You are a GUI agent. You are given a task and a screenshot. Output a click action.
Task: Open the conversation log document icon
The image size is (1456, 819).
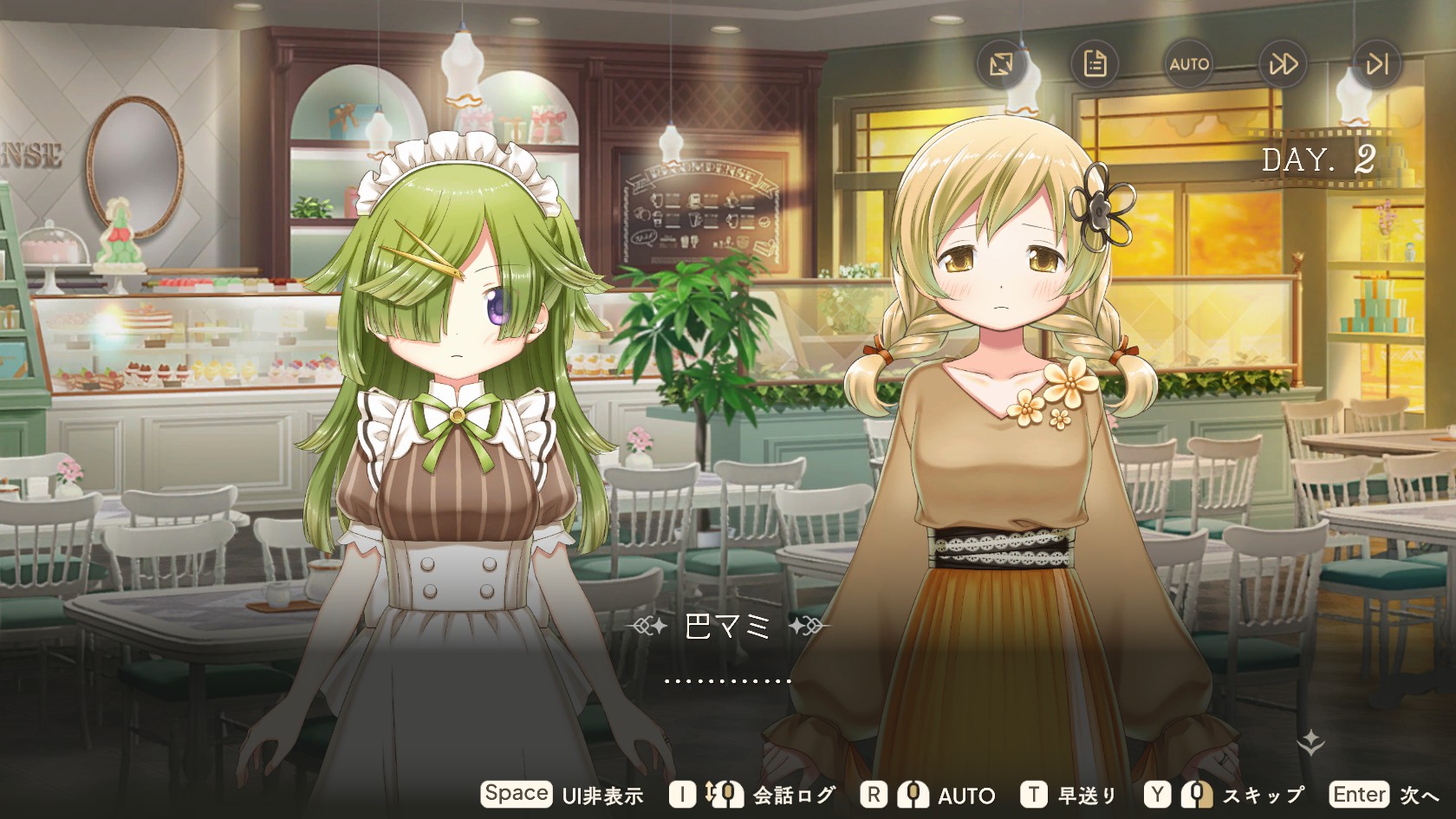(x=1095, y=64)
